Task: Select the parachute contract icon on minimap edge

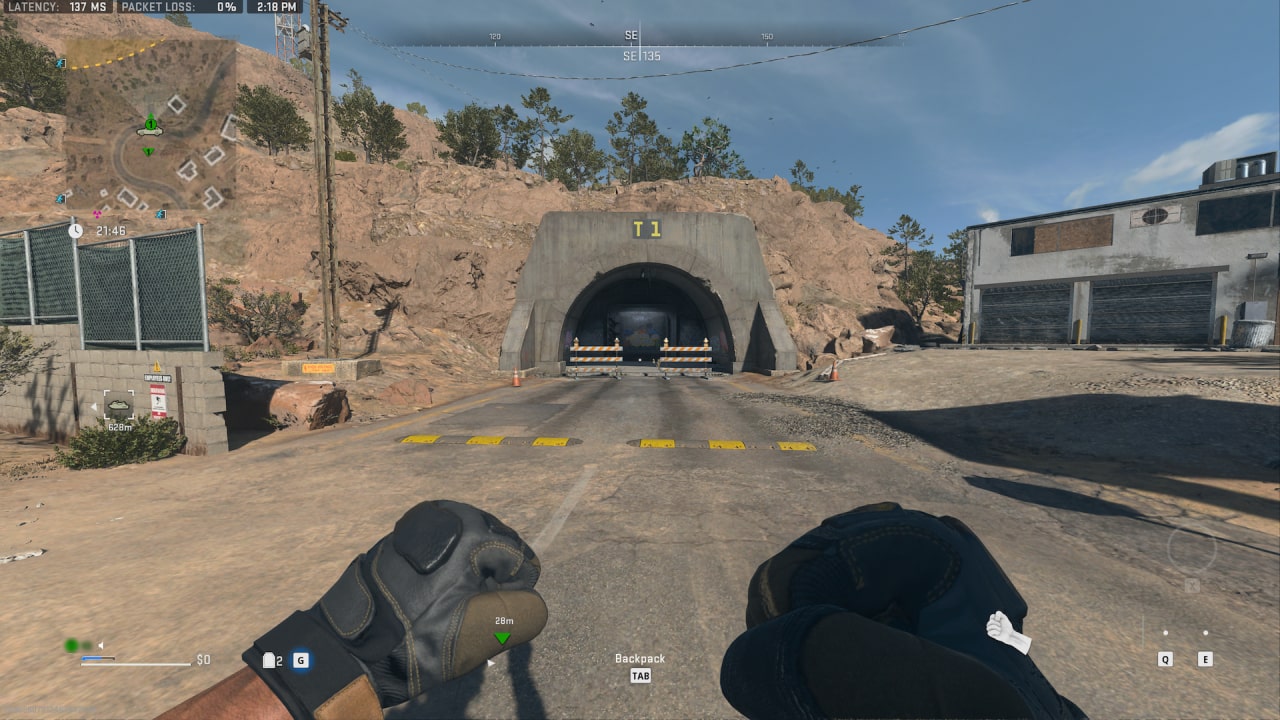Action: [x=61, y=64]
